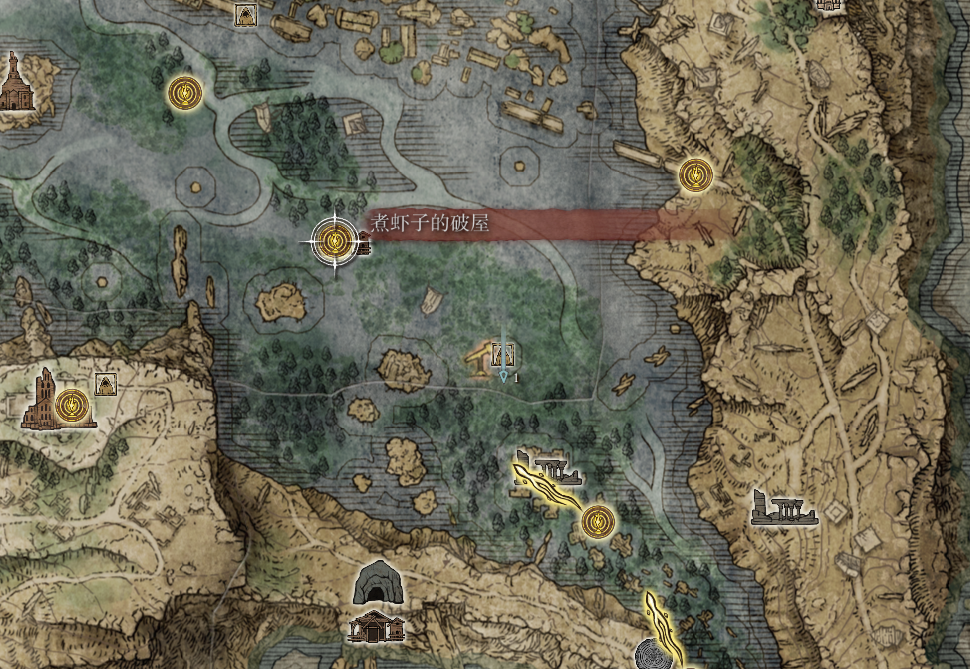
Task: Select the 煮虾子的破屋 site of grace
Action: pos(335,240)
